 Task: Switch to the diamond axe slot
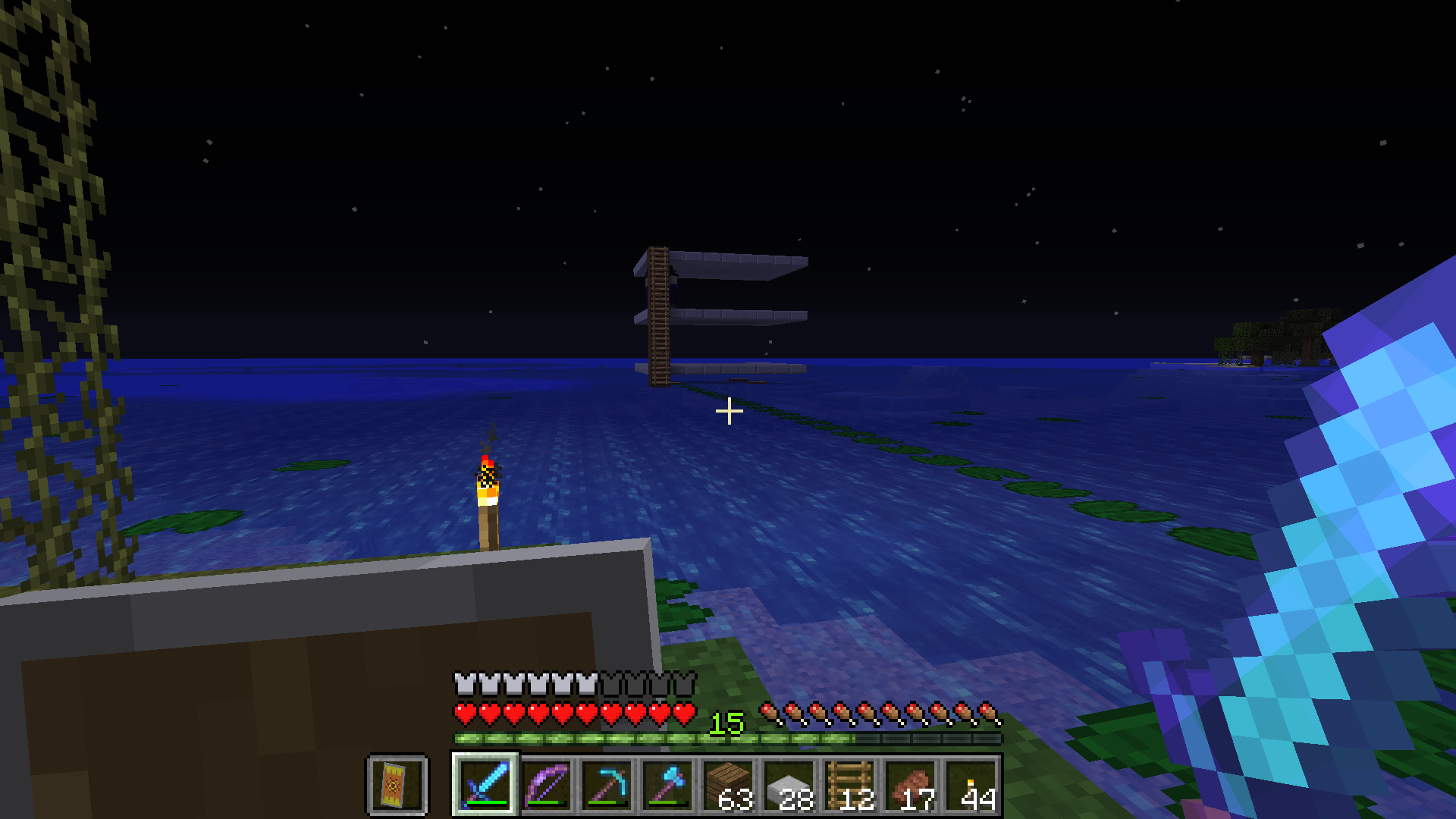point(667,785)
